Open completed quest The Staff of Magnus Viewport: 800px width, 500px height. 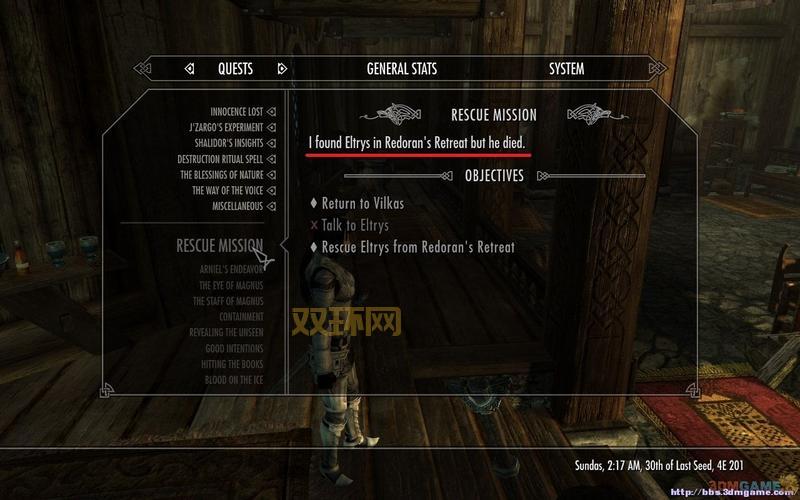point(229,301)
